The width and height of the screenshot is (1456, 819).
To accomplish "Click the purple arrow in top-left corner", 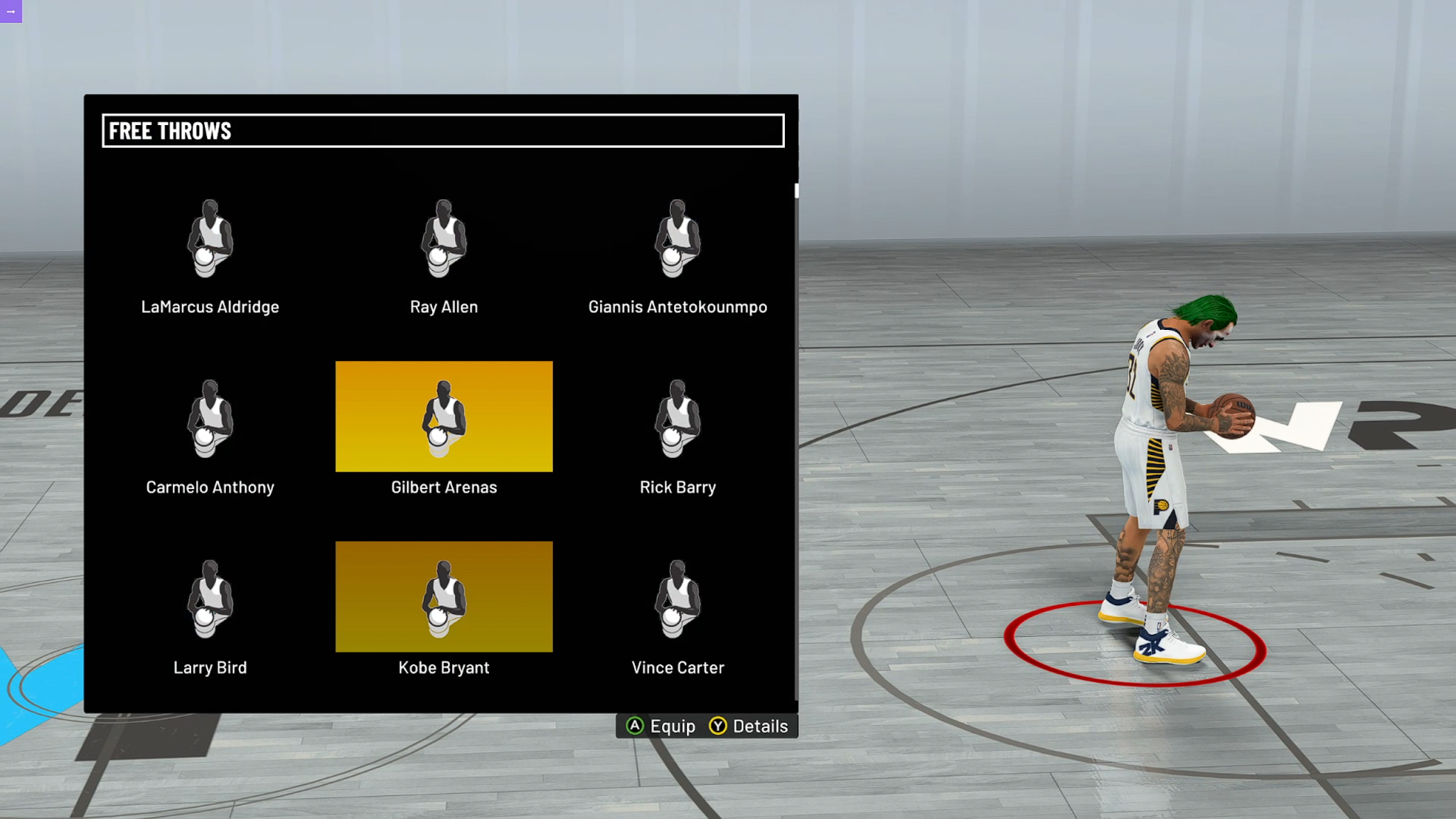I will (x=11, y=11).
